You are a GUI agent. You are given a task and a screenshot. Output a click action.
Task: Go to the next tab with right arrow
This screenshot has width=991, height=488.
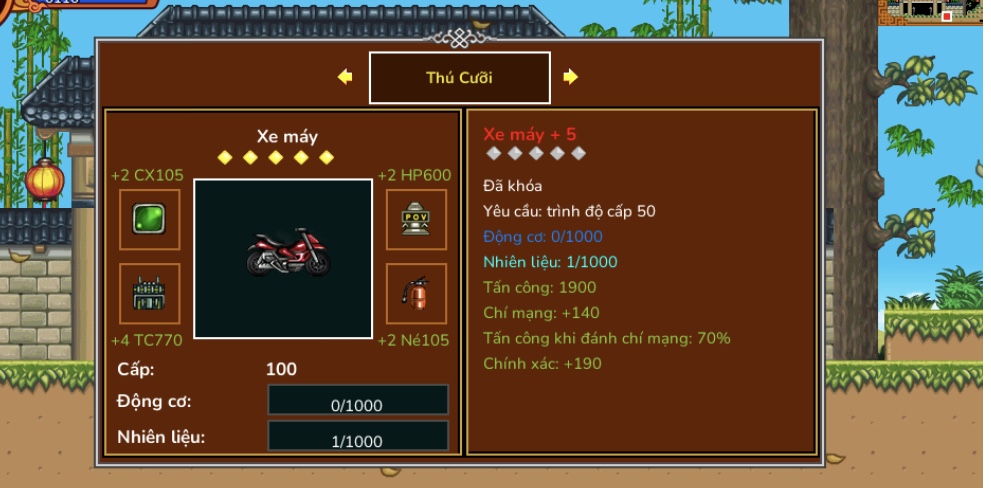tap(571, 77)
